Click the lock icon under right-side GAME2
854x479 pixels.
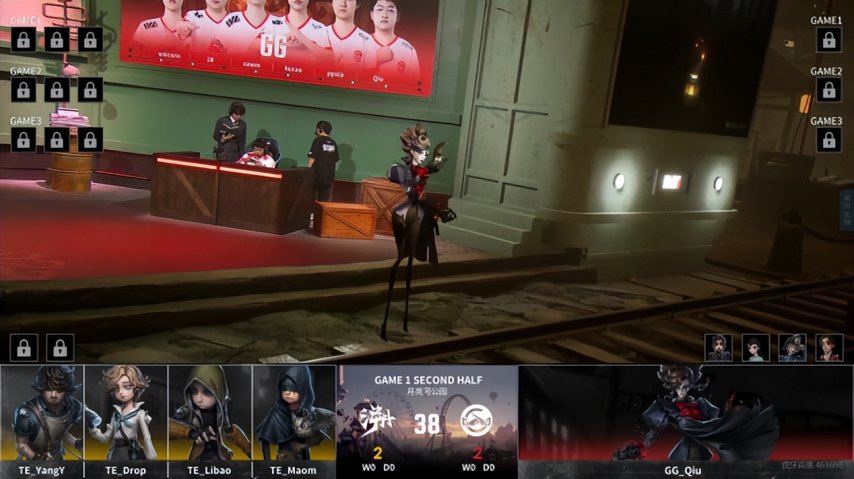tap(827, 90)
